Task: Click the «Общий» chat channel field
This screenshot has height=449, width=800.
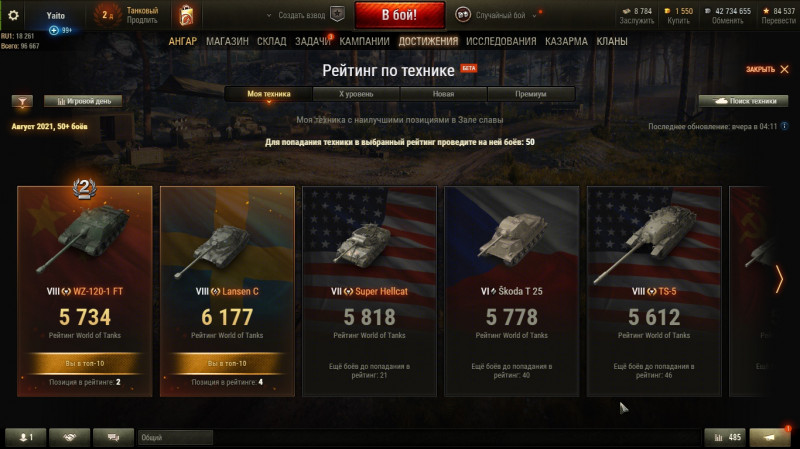Action: coord(175,437)
